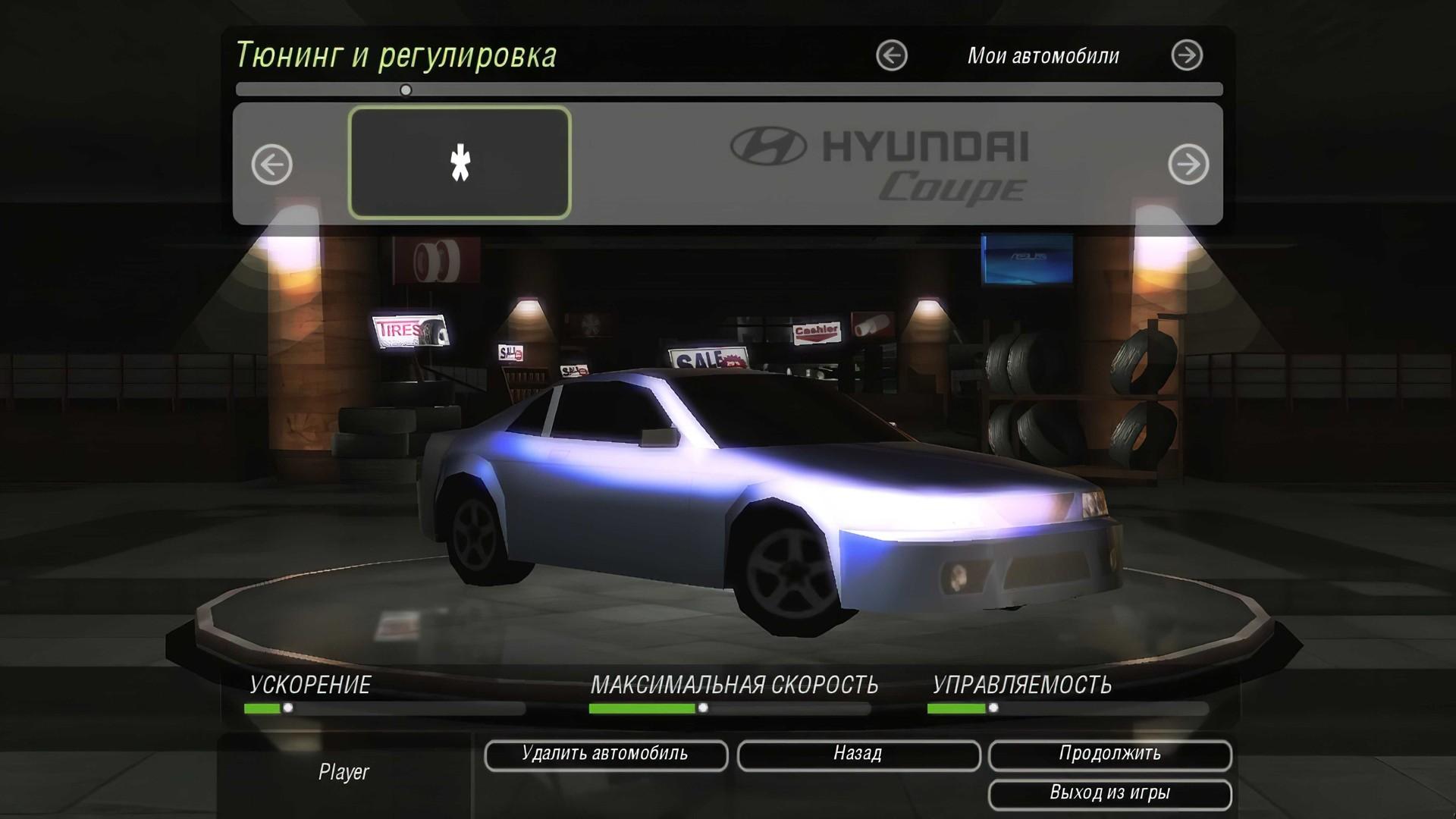This screenshot has height=819, width=1456.
Task: Click the asterisk car thumbnail
Action: point(460,163)
